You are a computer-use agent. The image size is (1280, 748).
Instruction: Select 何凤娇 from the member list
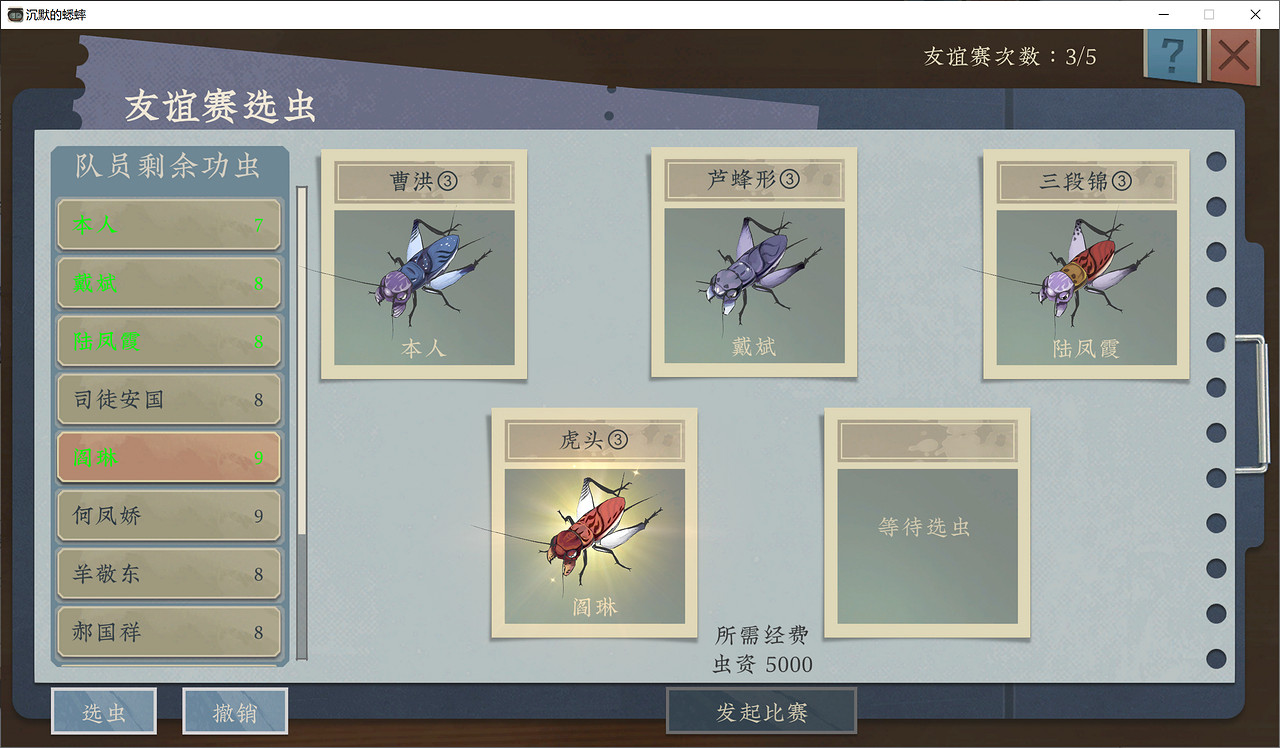click(x=168, y=515)
